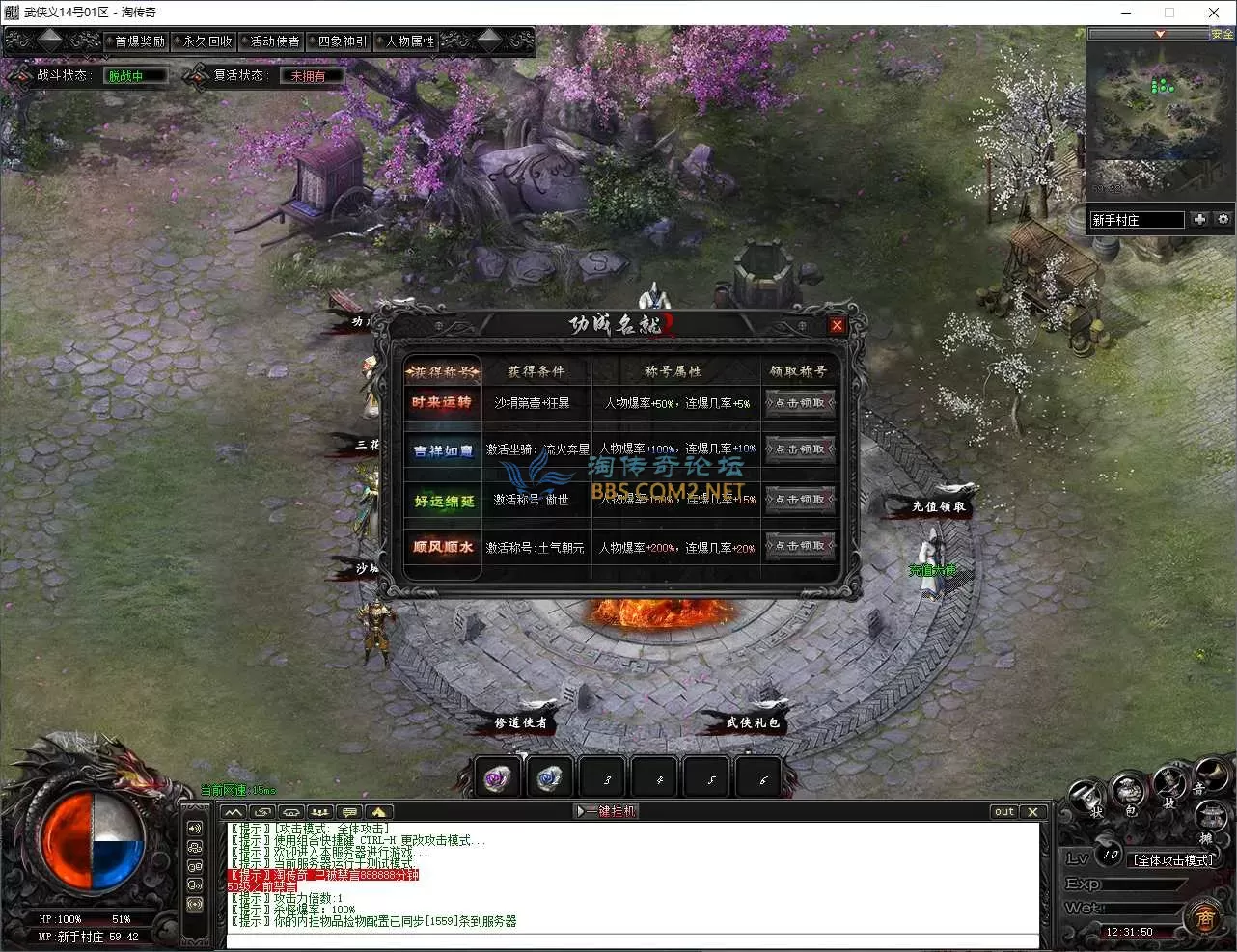Select the blue stone in the second hotbar slot

point(551,777)
